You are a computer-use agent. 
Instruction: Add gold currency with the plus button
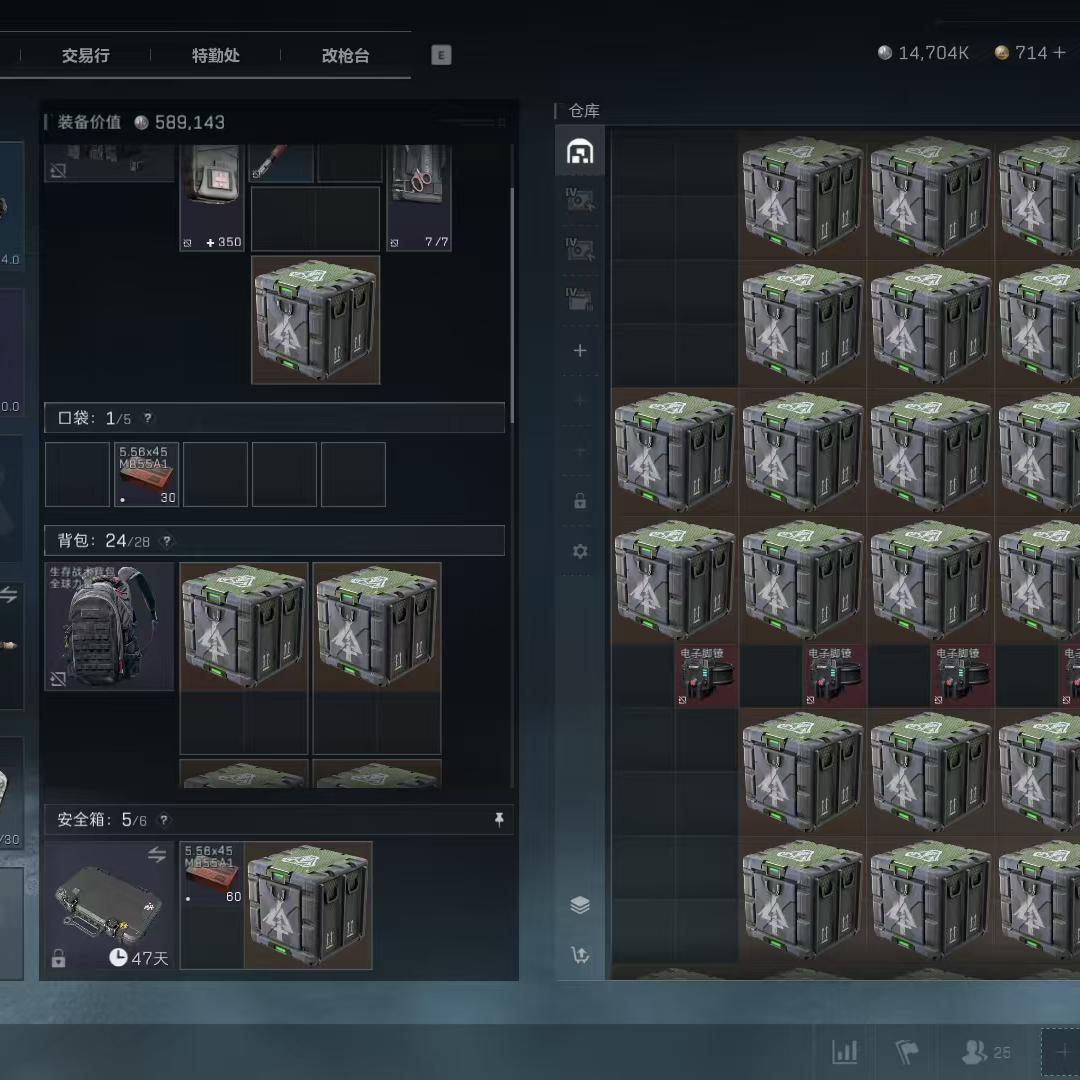[x=1059, y=53]
